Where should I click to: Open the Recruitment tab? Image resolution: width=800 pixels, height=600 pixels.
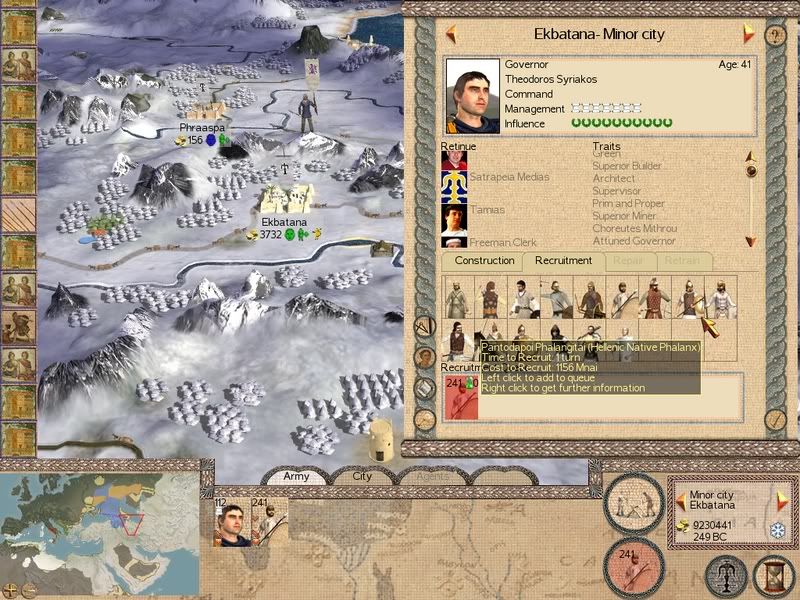point(563,261)
